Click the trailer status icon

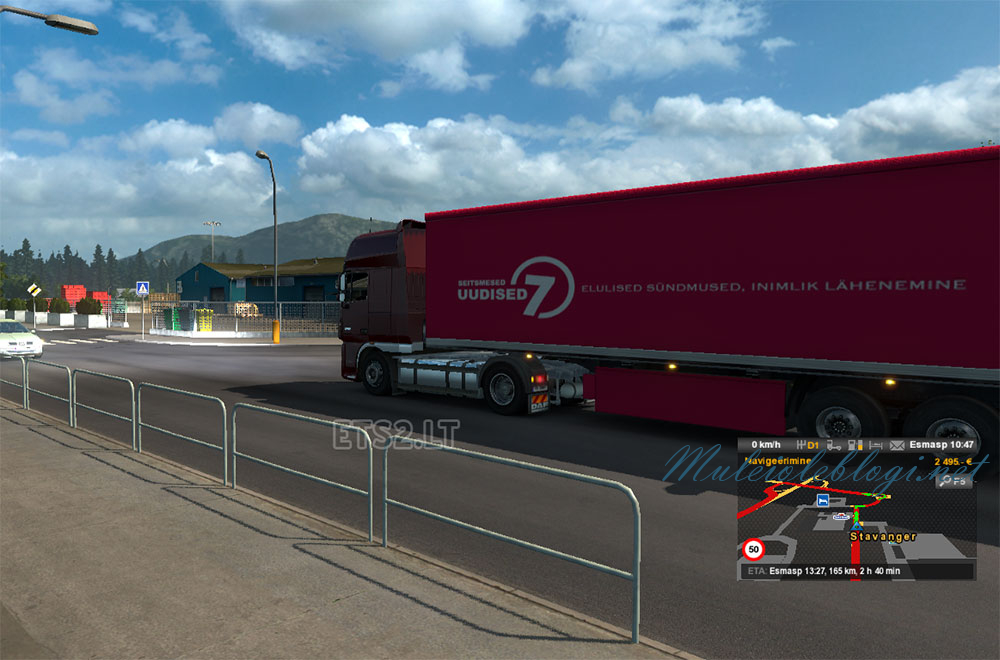pos(832,445)
